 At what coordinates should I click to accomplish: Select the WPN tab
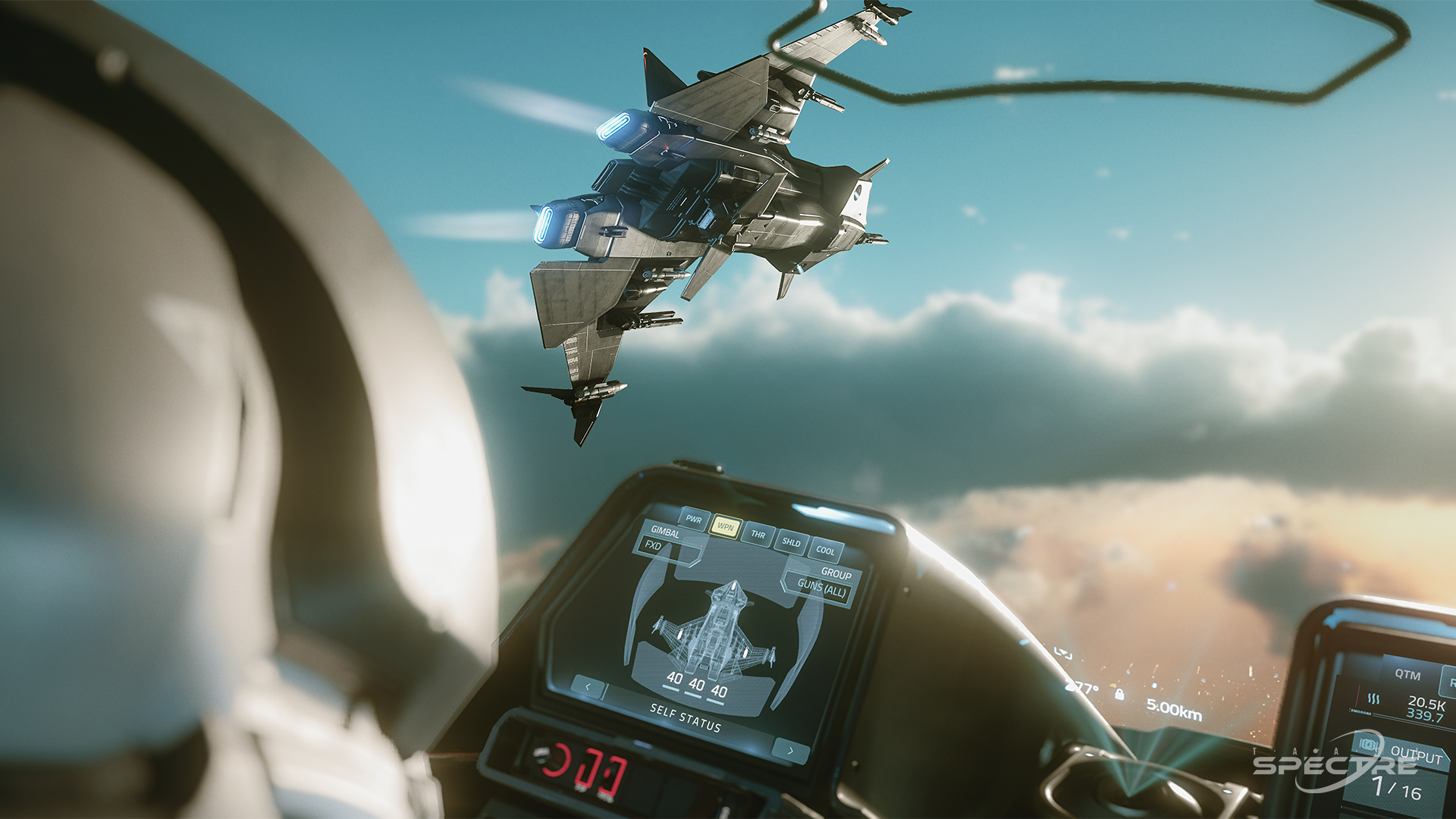tap(726, 527)
